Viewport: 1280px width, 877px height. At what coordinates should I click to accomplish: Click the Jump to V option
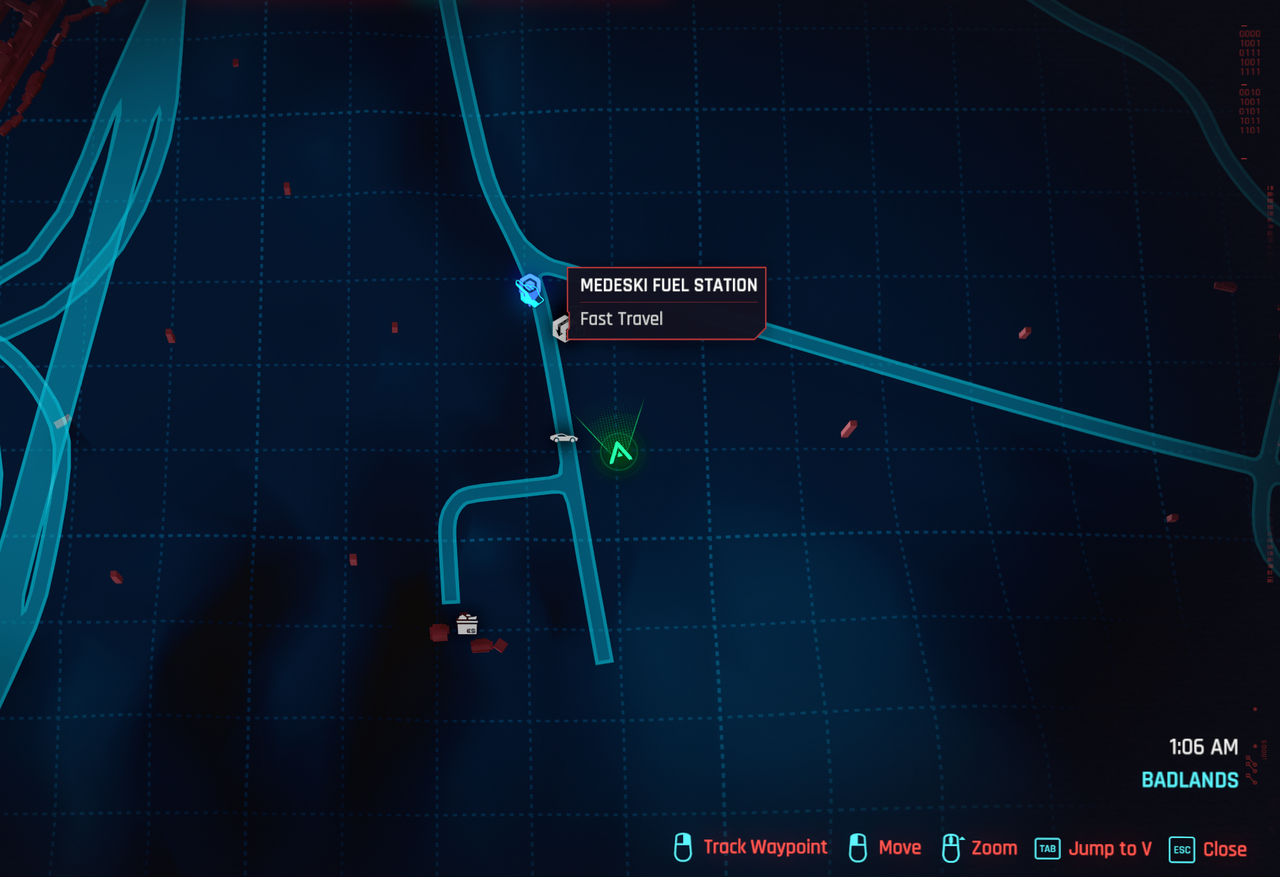point(1109,849)
